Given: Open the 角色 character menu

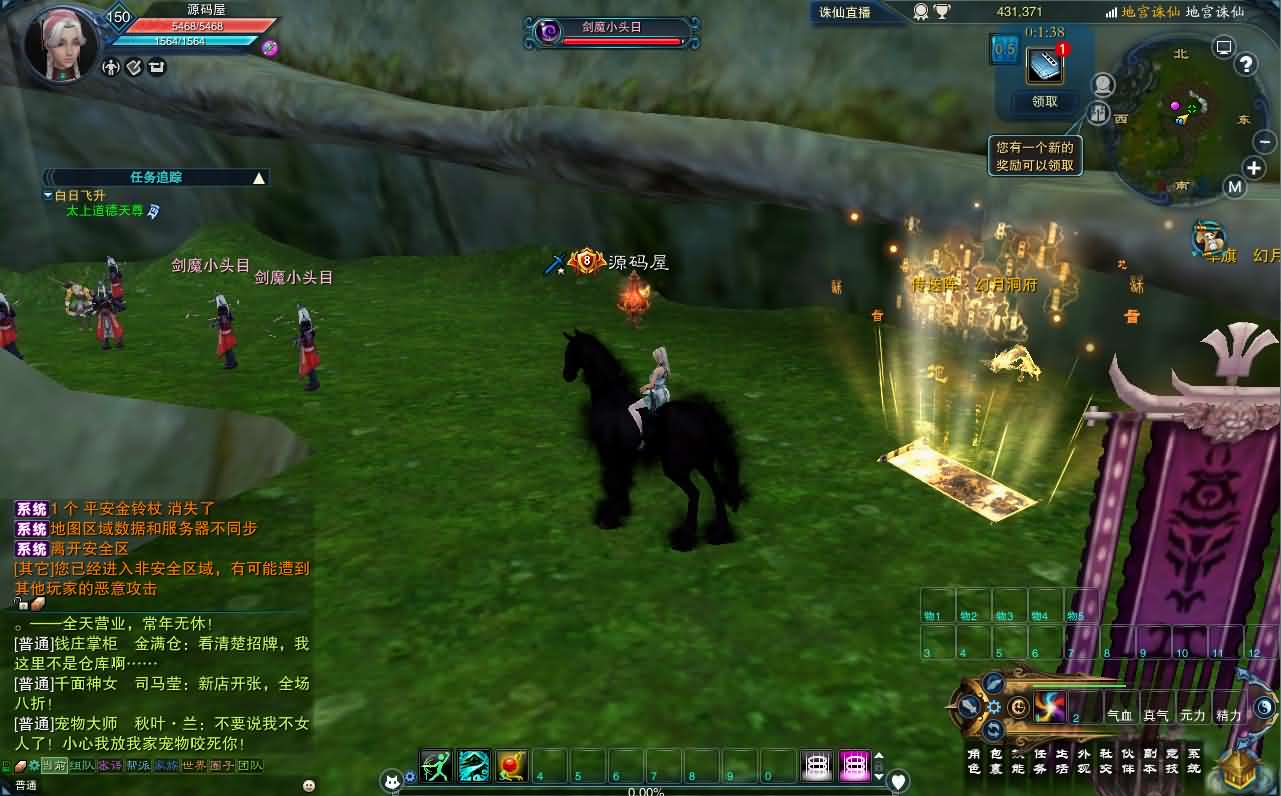Looking at the screenshot, I should pos(974,761).
